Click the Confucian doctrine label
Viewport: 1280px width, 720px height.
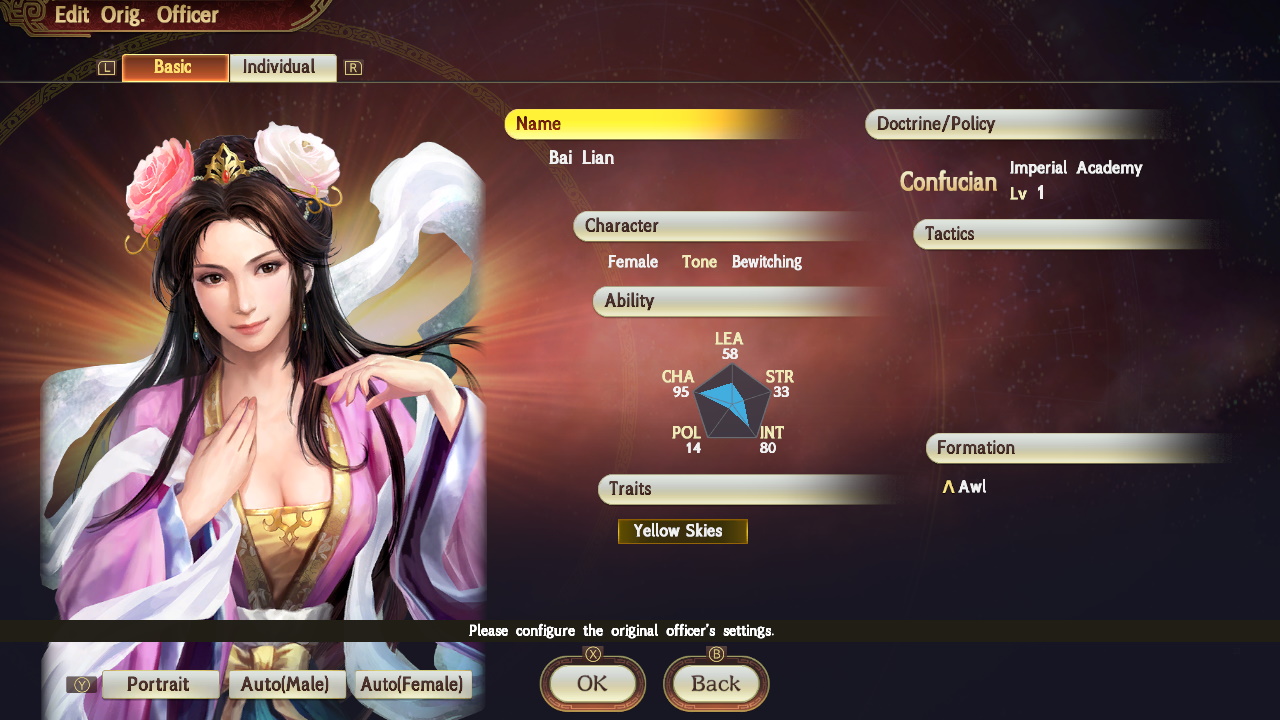click(x=946, y=183)
